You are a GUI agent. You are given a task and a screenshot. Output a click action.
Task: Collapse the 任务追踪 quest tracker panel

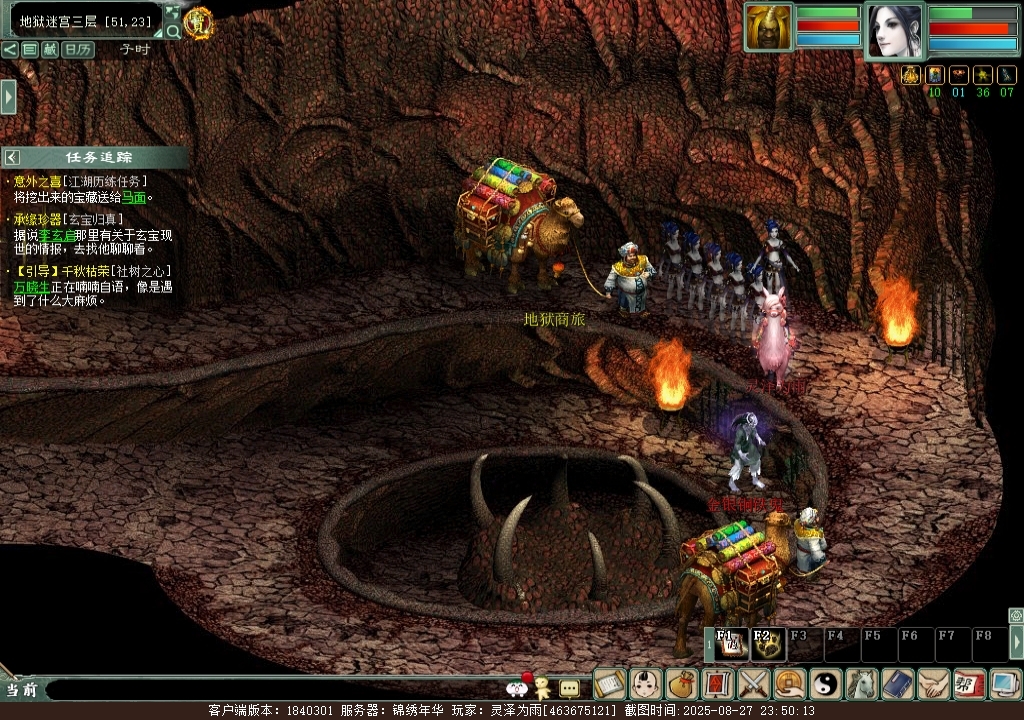tap(12, 157)
